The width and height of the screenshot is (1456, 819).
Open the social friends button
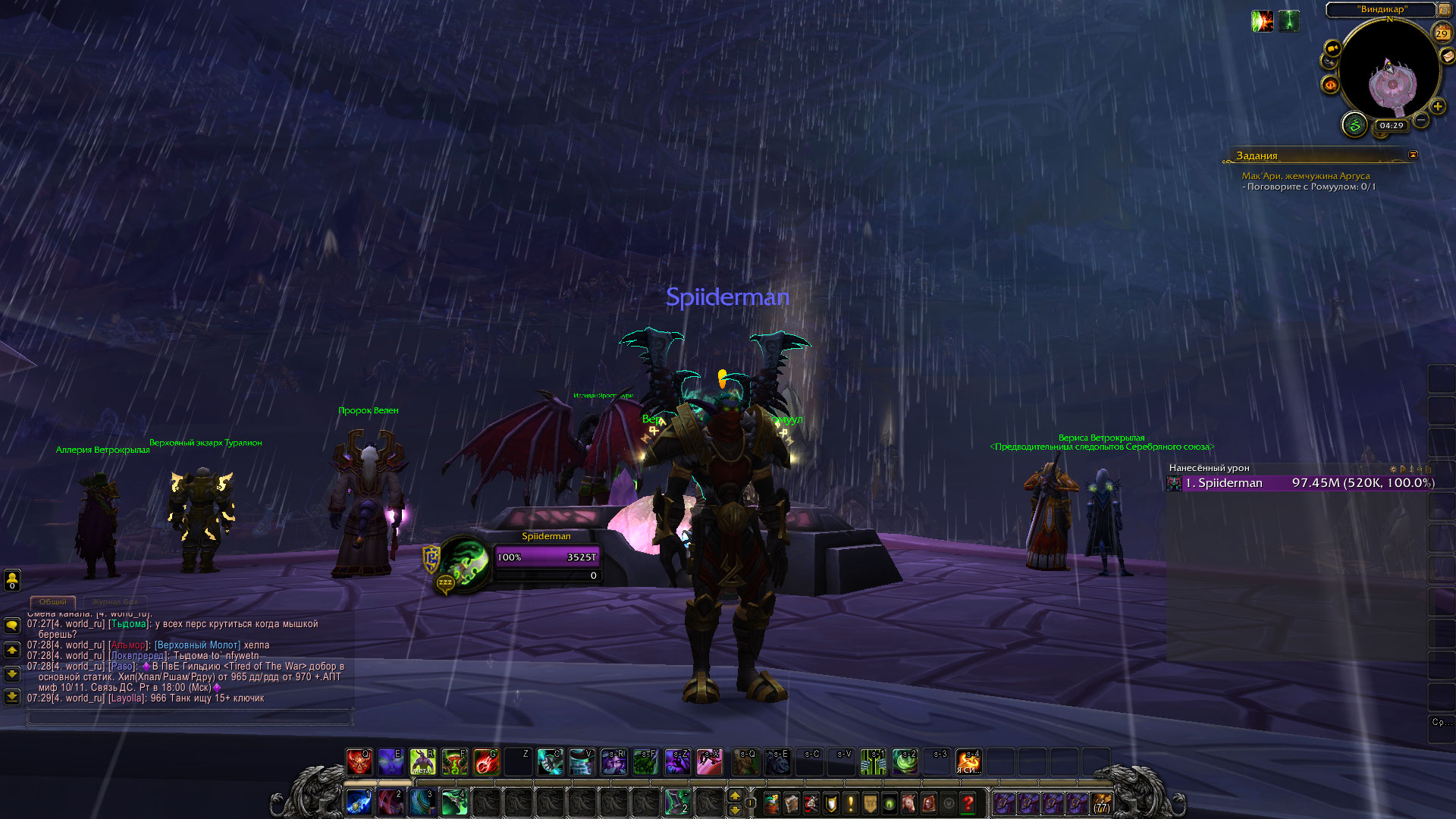click(x=12, y=580)
